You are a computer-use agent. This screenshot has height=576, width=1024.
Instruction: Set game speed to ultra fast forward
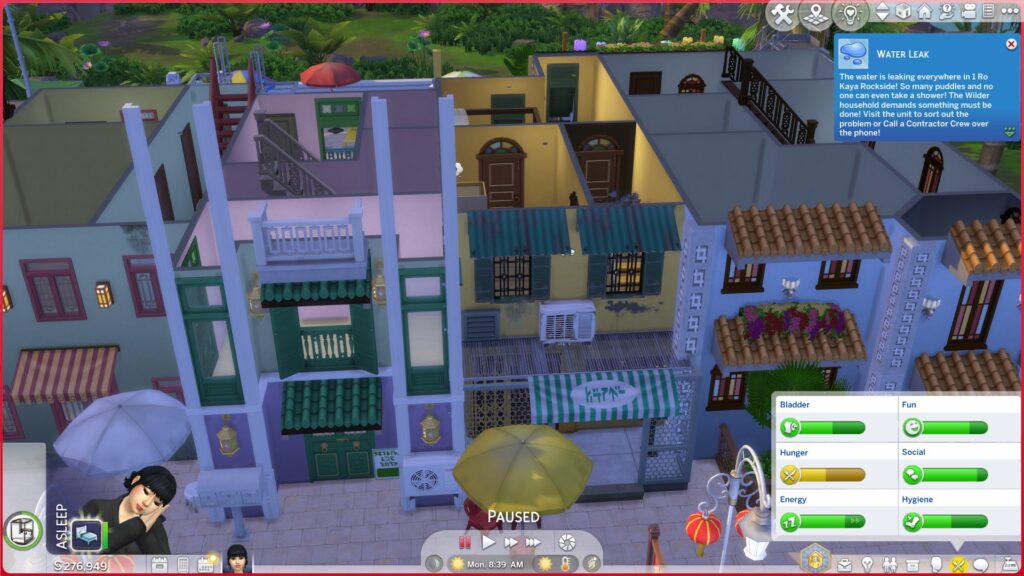pyautogui.click(x=534, y=542)
